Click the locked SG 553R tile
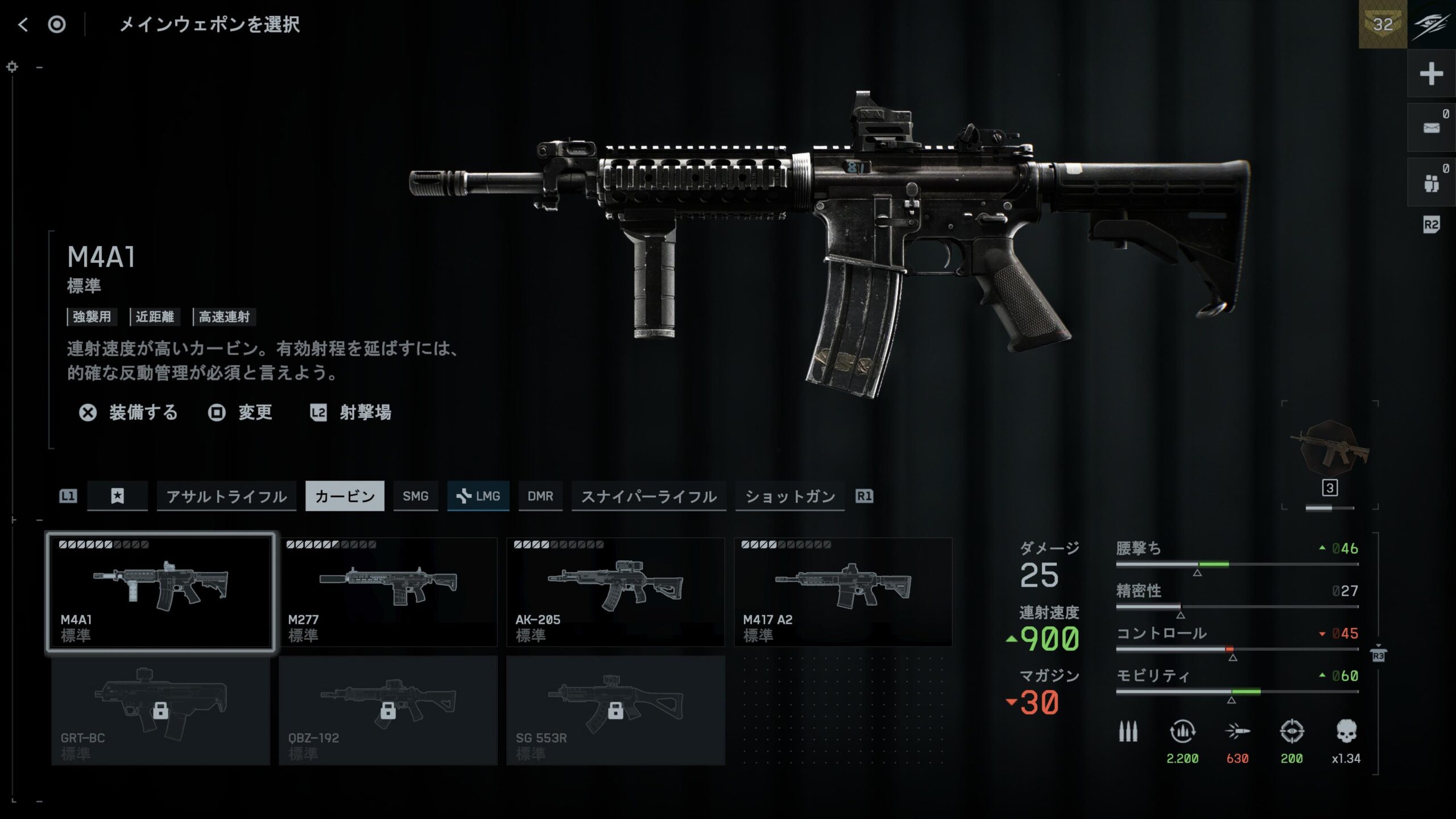The height and width of the screenshot is (819, 1456). click(x=615, y=711)
